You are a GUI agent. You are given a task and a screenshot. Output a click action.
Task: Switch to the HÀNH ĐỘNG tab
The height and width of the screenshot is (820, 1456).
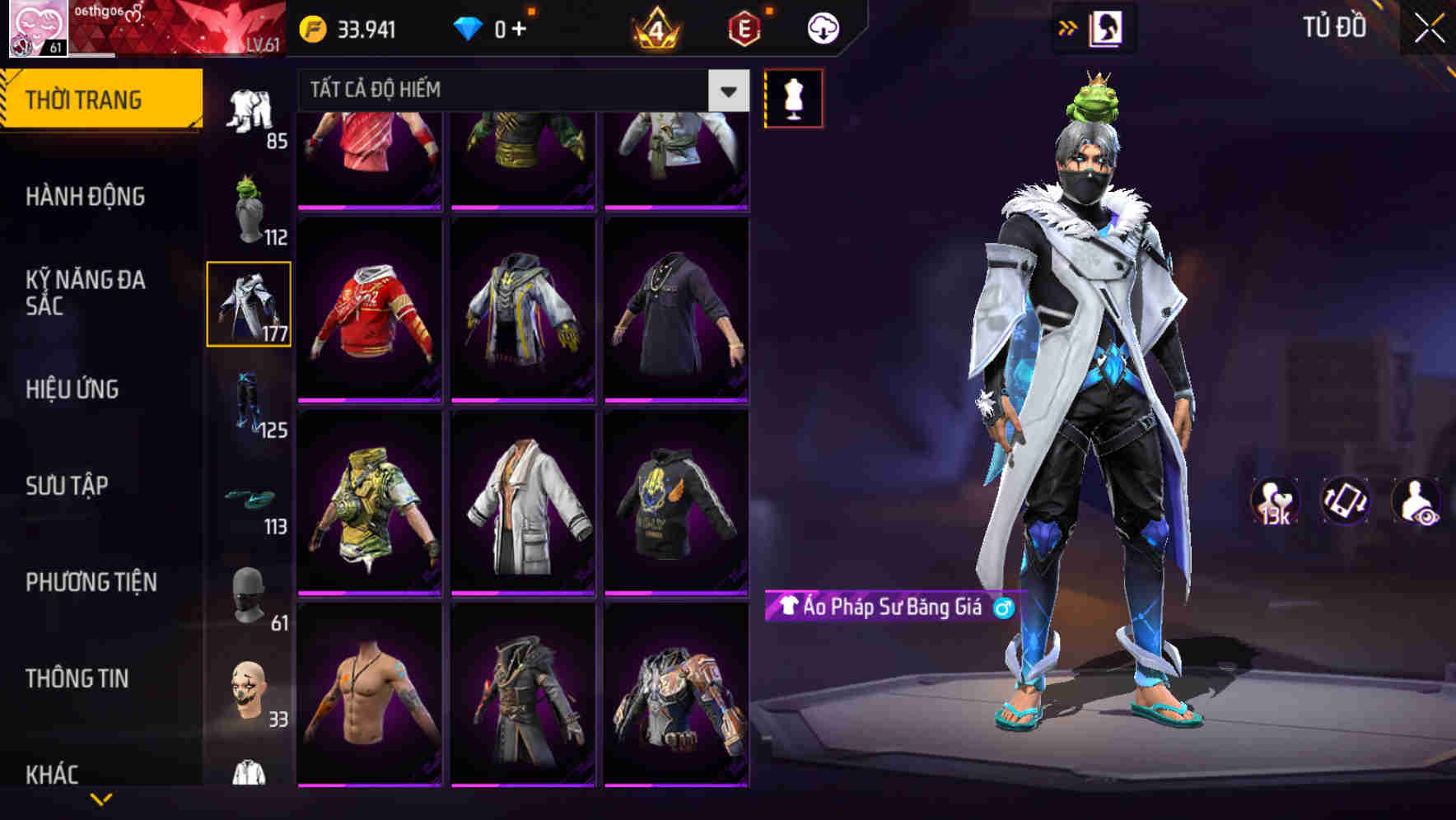86,198
